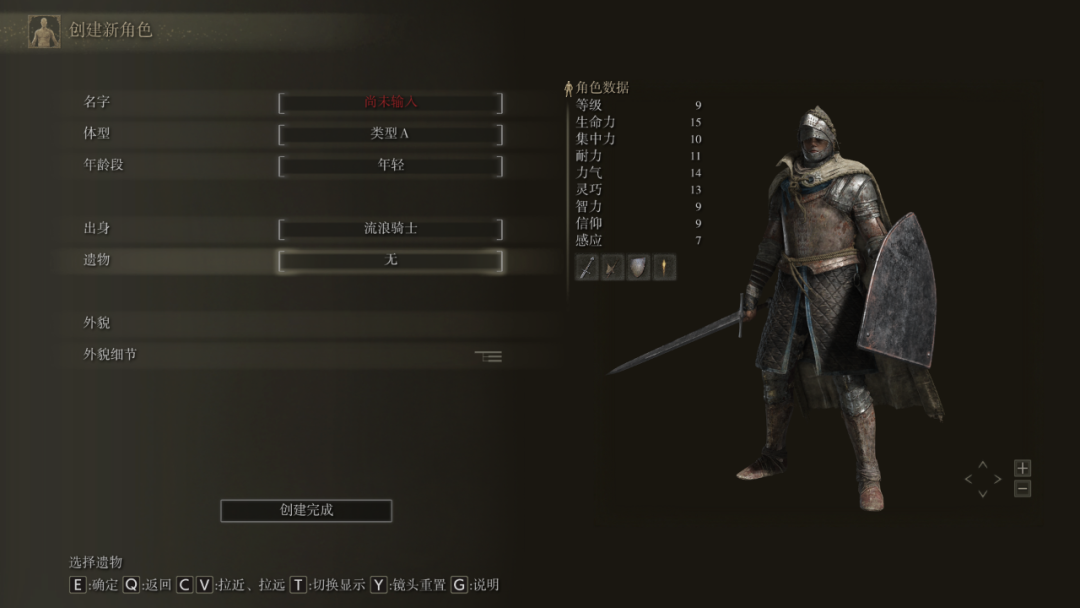This screenshot has height=608, width=1080.
Task: Open the 遗物 keepsake selector showing 无
Action: point(390,260)
